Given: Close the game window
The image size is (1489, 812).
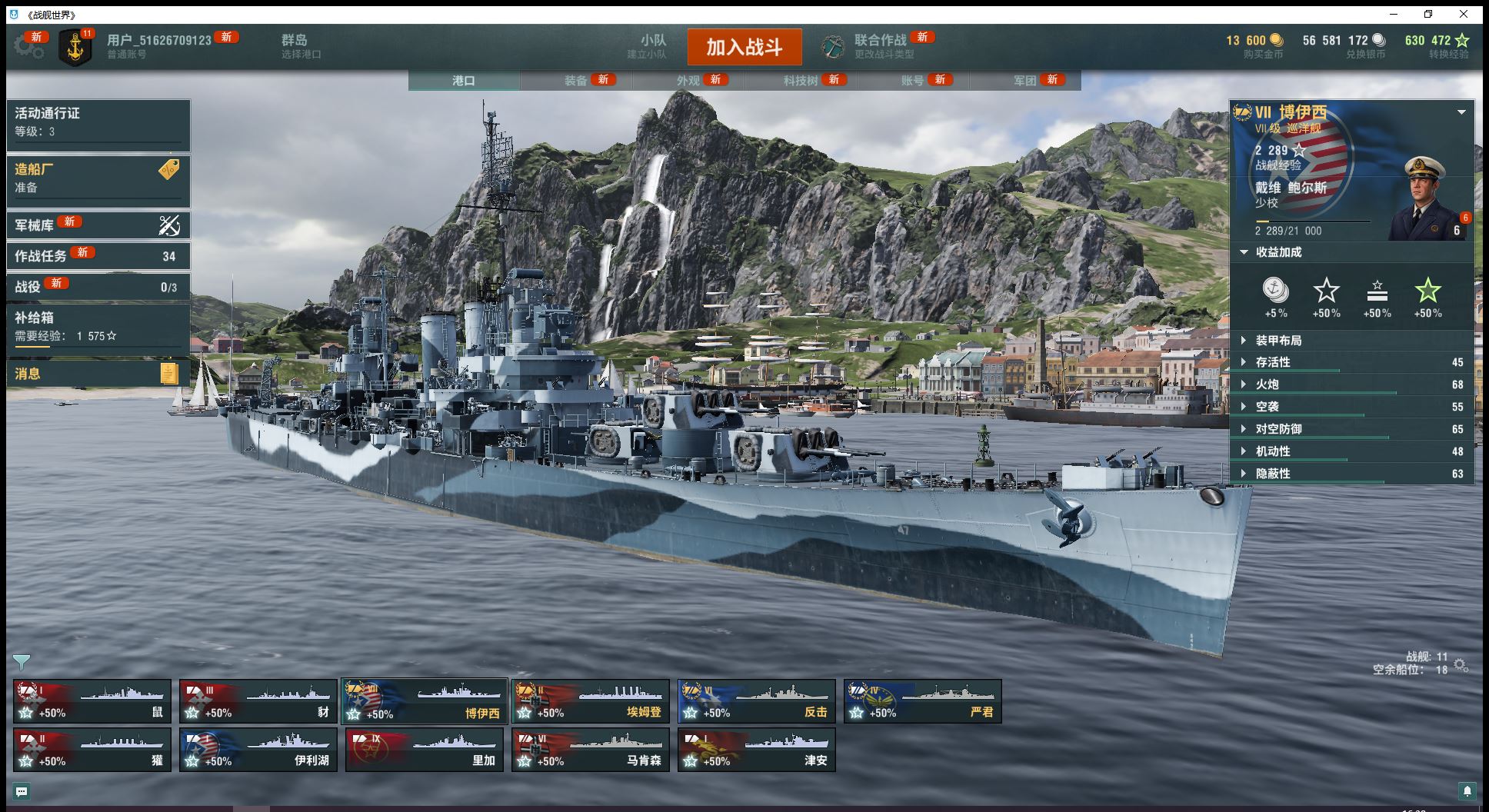Looking at the screenshot, I should (1464, 14).
